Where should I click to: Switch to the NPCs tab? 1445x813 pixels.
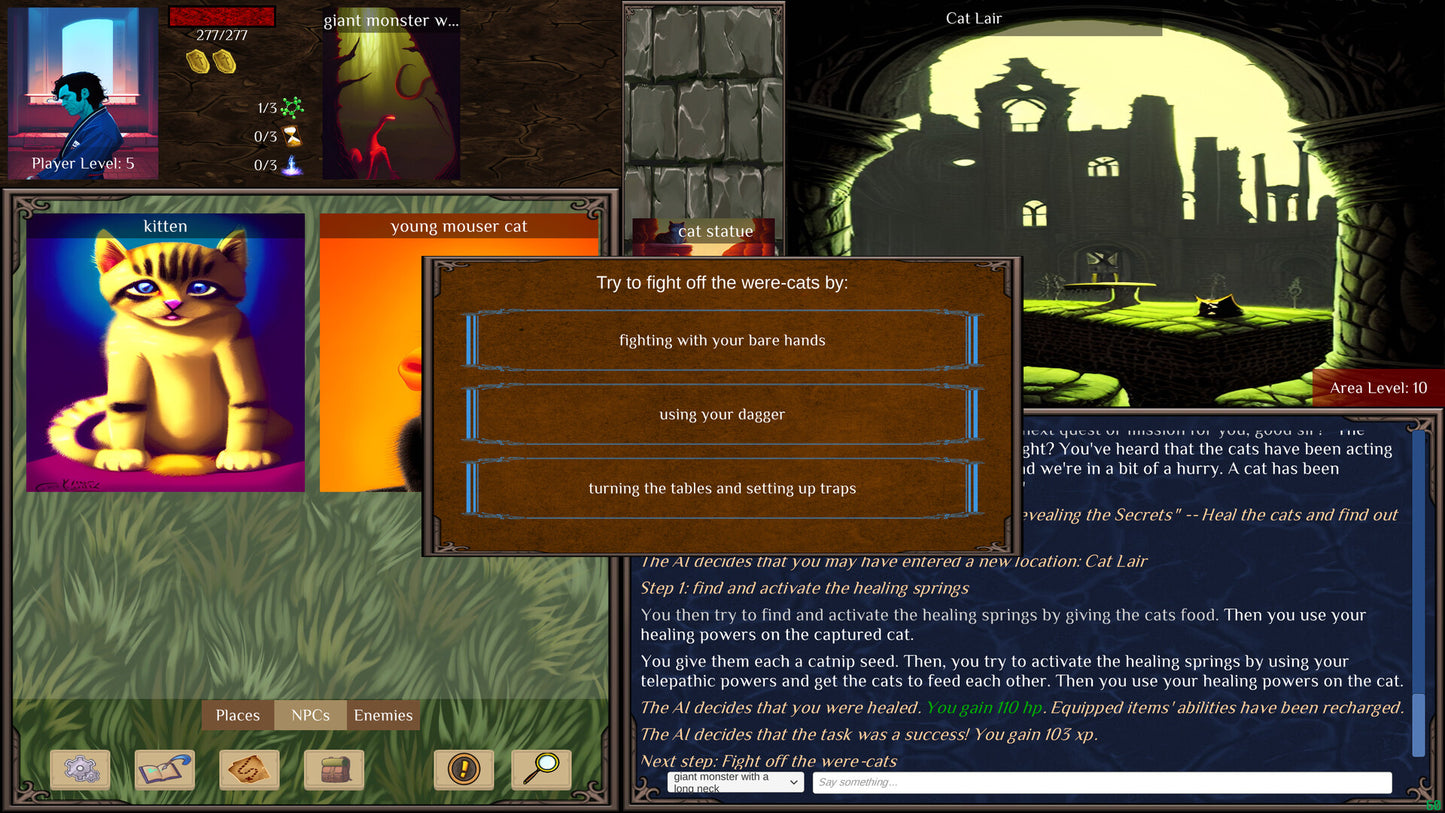tap(310, 715)
